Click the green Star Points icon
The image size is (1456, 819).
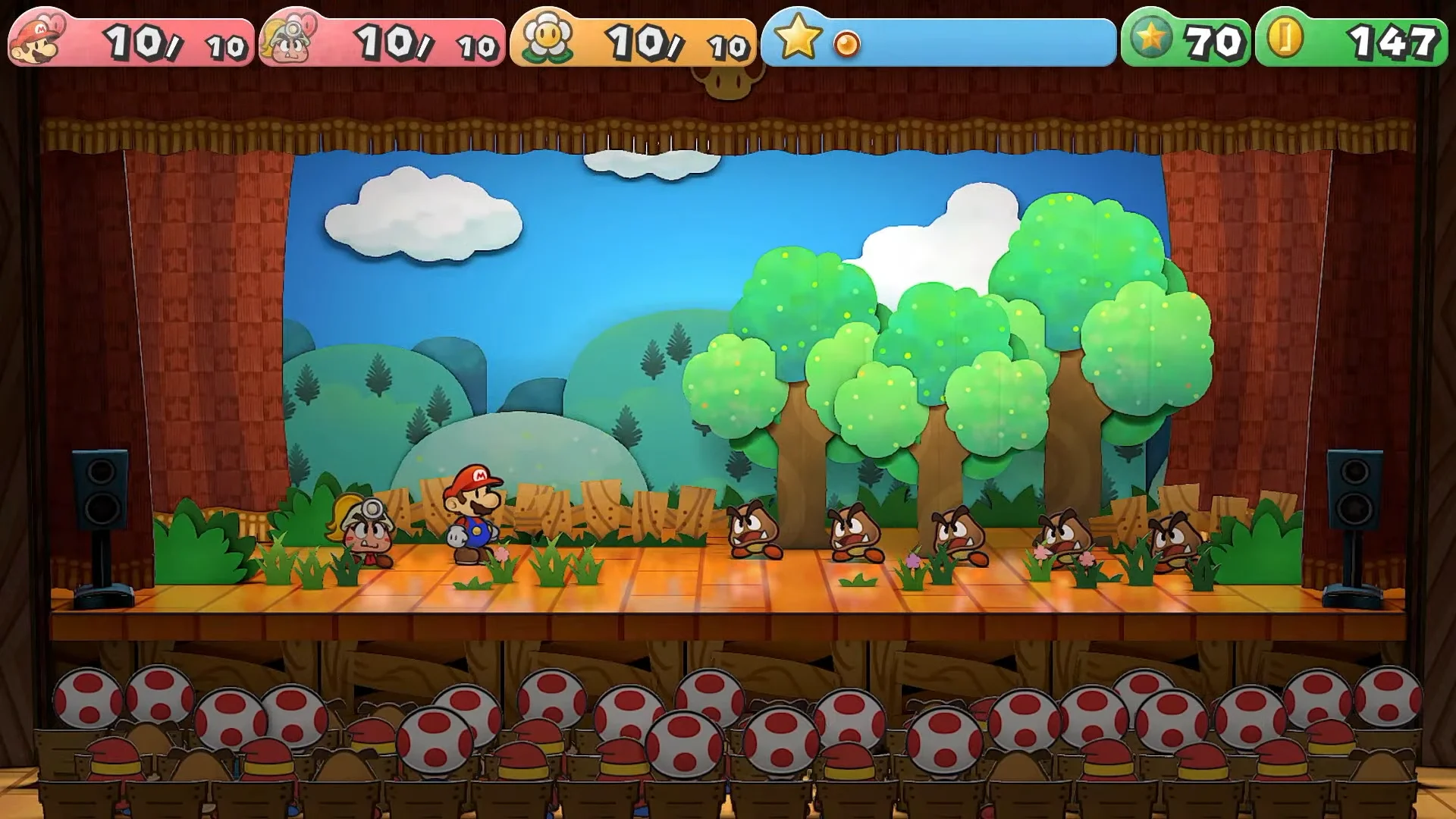click(1152, 38)
